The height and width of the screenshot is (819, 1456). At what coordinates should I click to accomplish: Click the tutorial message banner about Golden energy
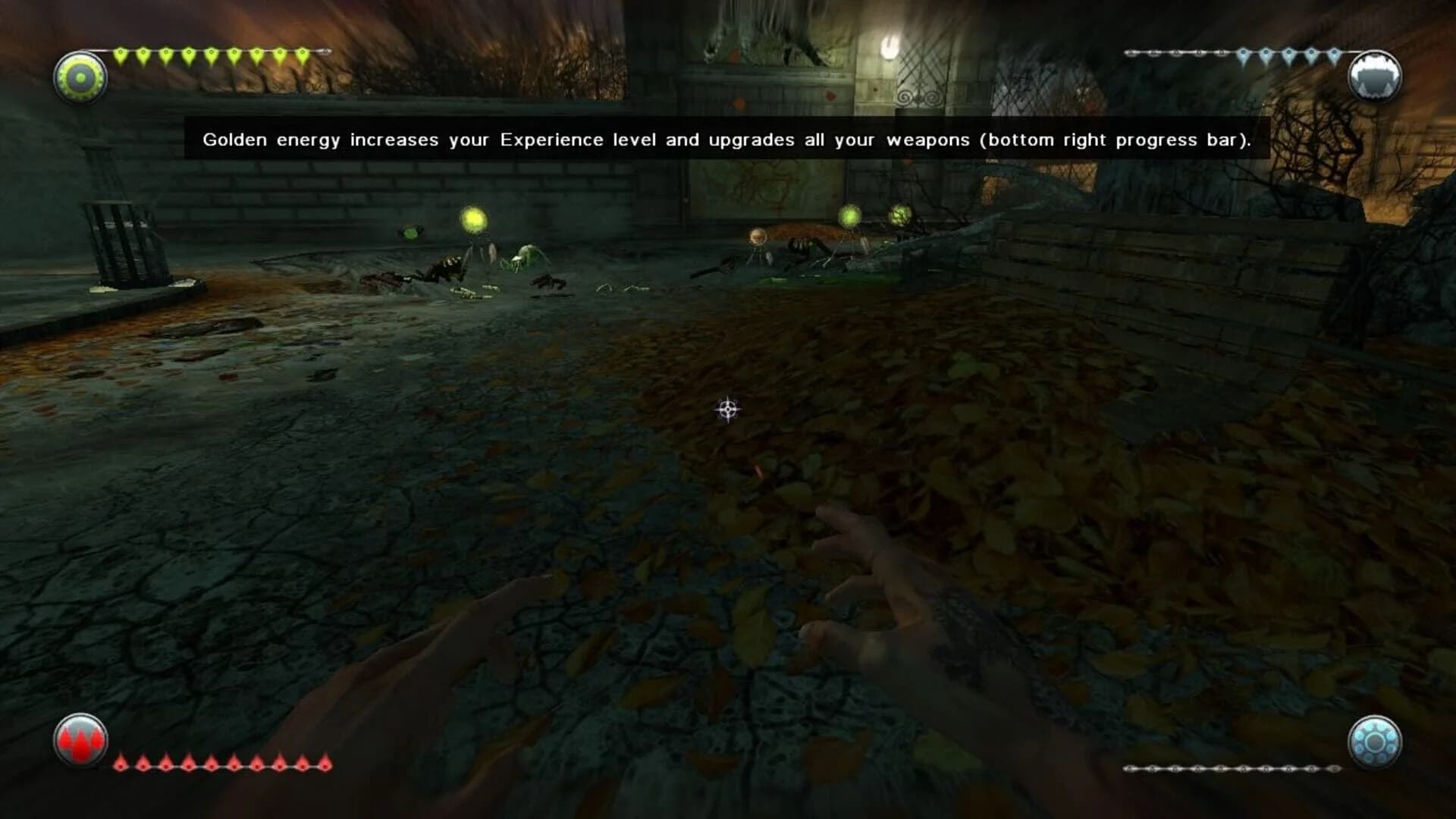pos(728,140)
